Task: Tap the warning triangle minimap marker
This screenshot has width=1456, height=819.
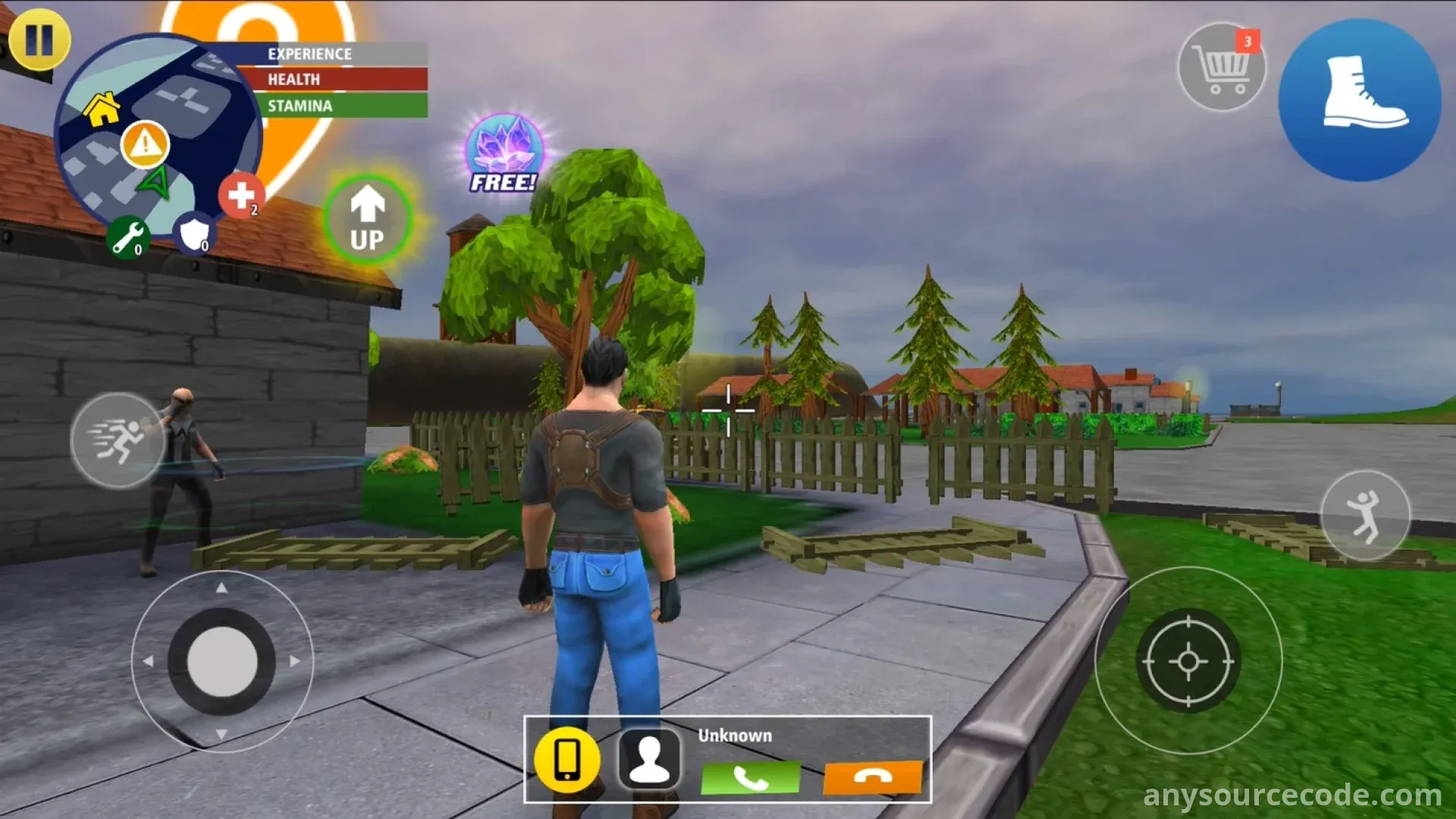Action: (145, 143)
